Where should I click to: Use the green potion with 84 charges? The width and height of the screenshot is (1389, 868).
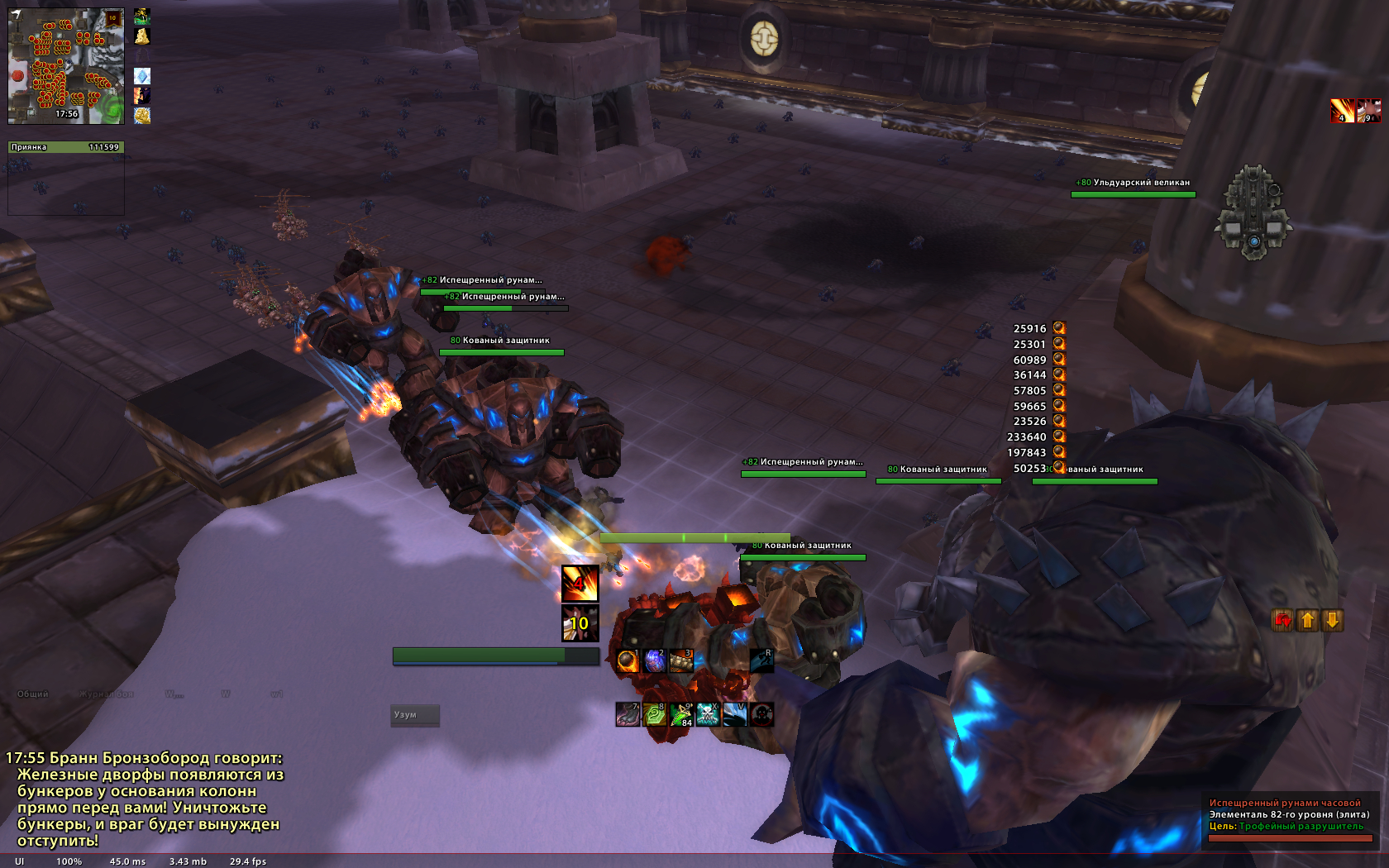point(680,714)
